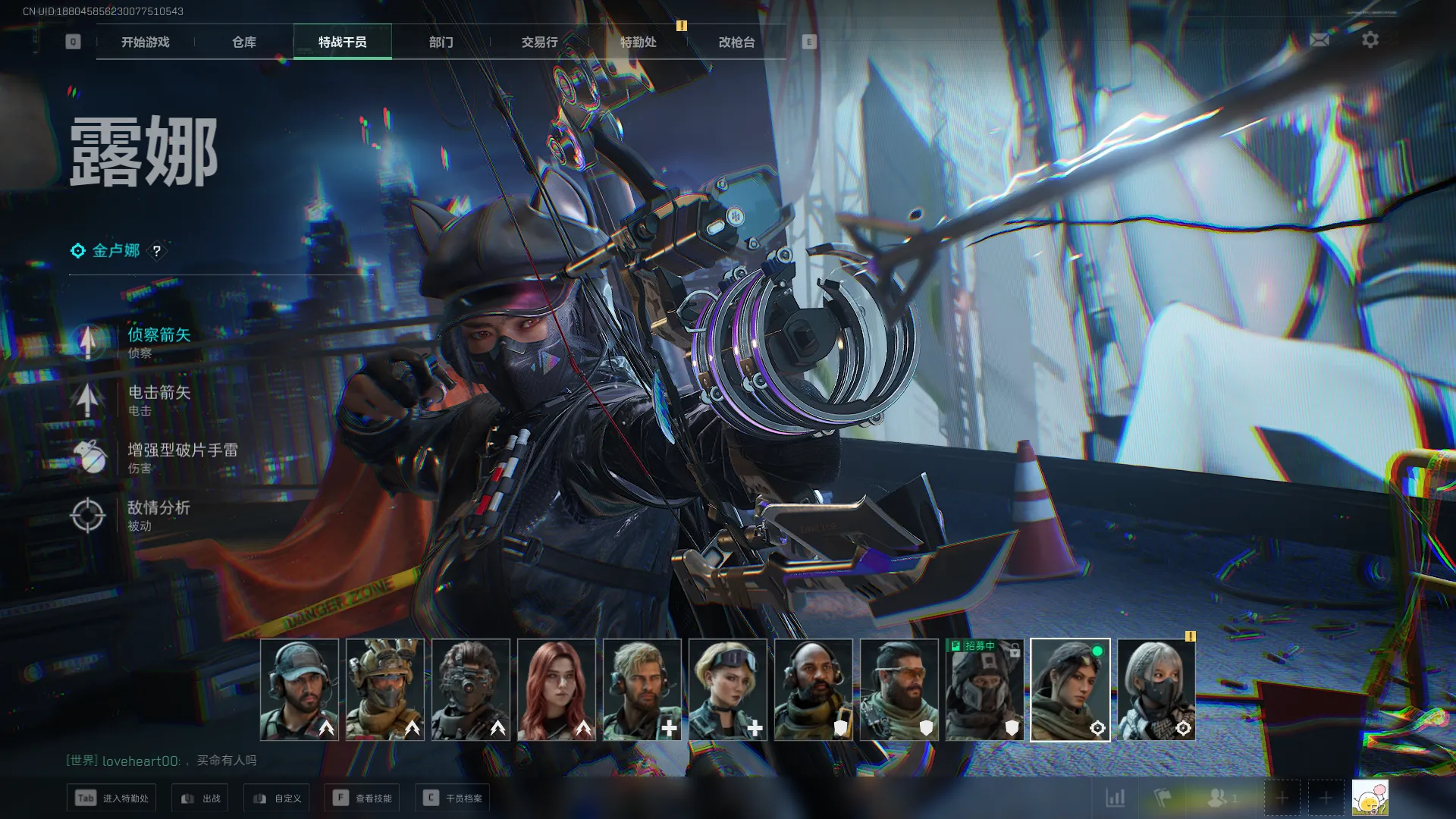The width and height of the screenshot is (1456, 819).
Task: Click the 出战 deploy button
Action: 201,798
